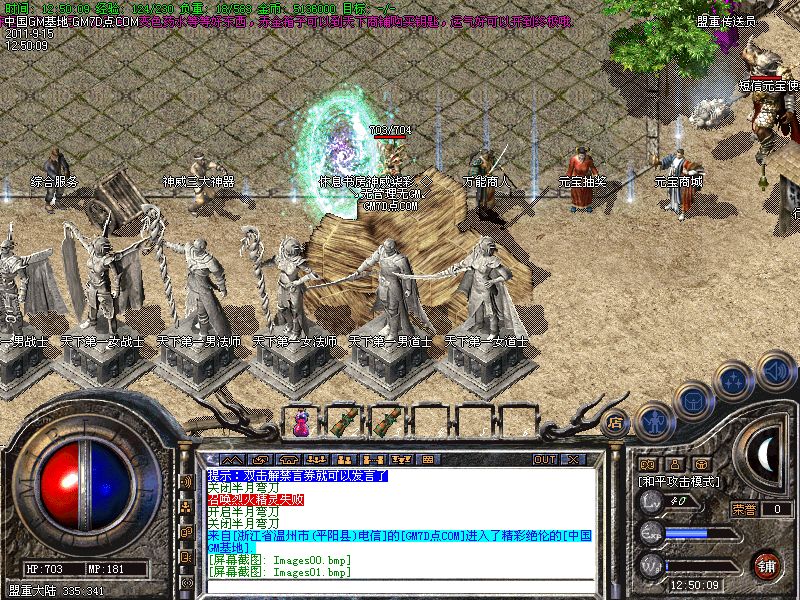
Task: Open the character status round button
Action: point(655,421)
